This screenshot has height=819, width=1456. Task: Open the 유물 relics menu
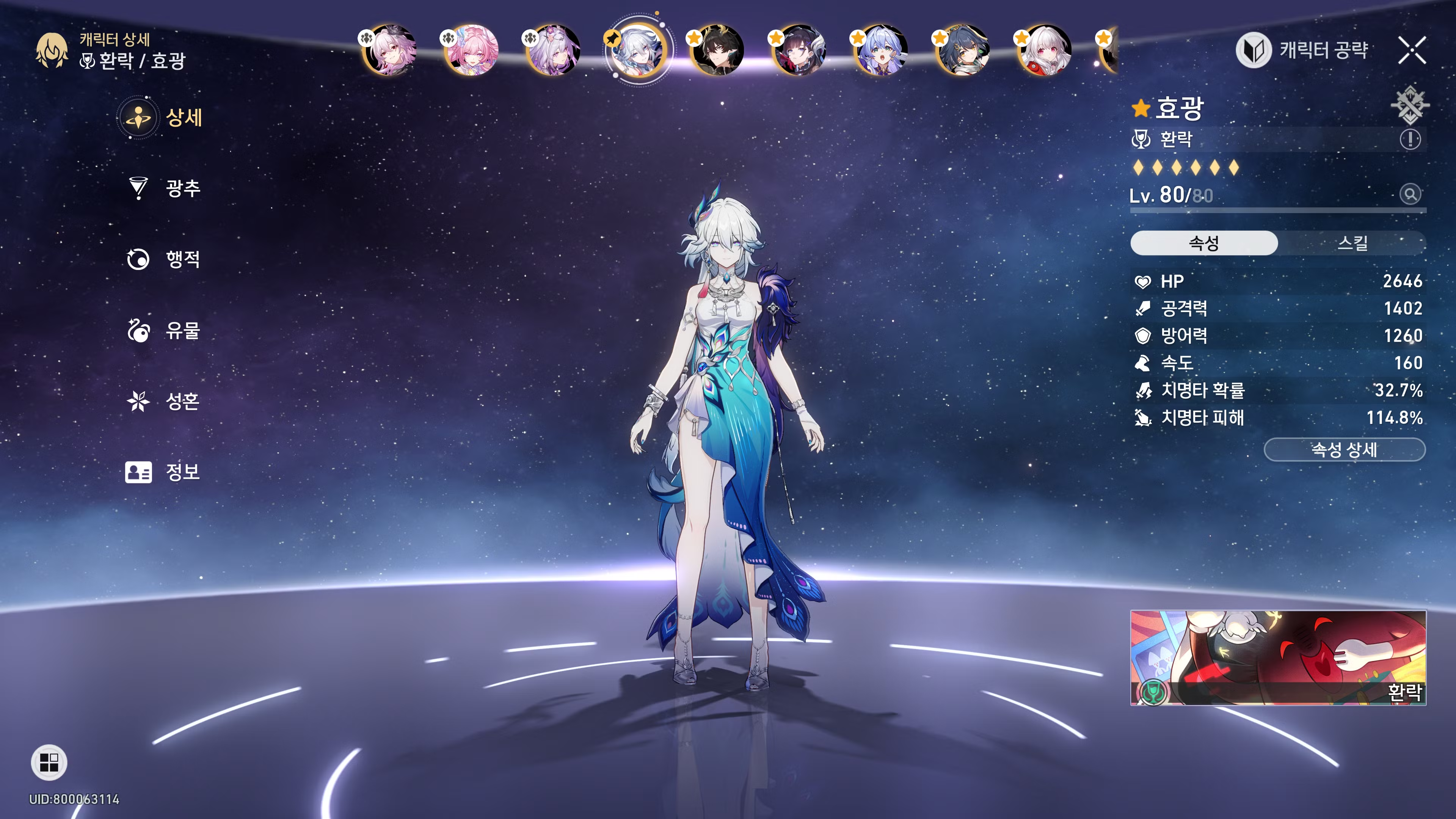click(x=164, y=331)
